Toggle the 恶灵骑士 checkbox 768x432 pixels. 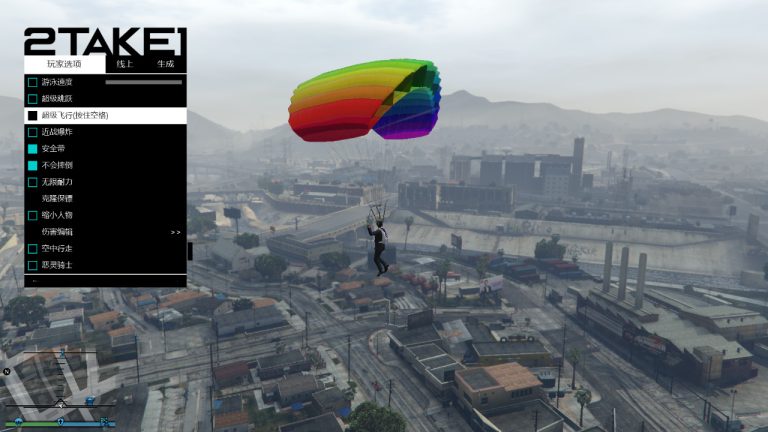[x=33, y=265]
